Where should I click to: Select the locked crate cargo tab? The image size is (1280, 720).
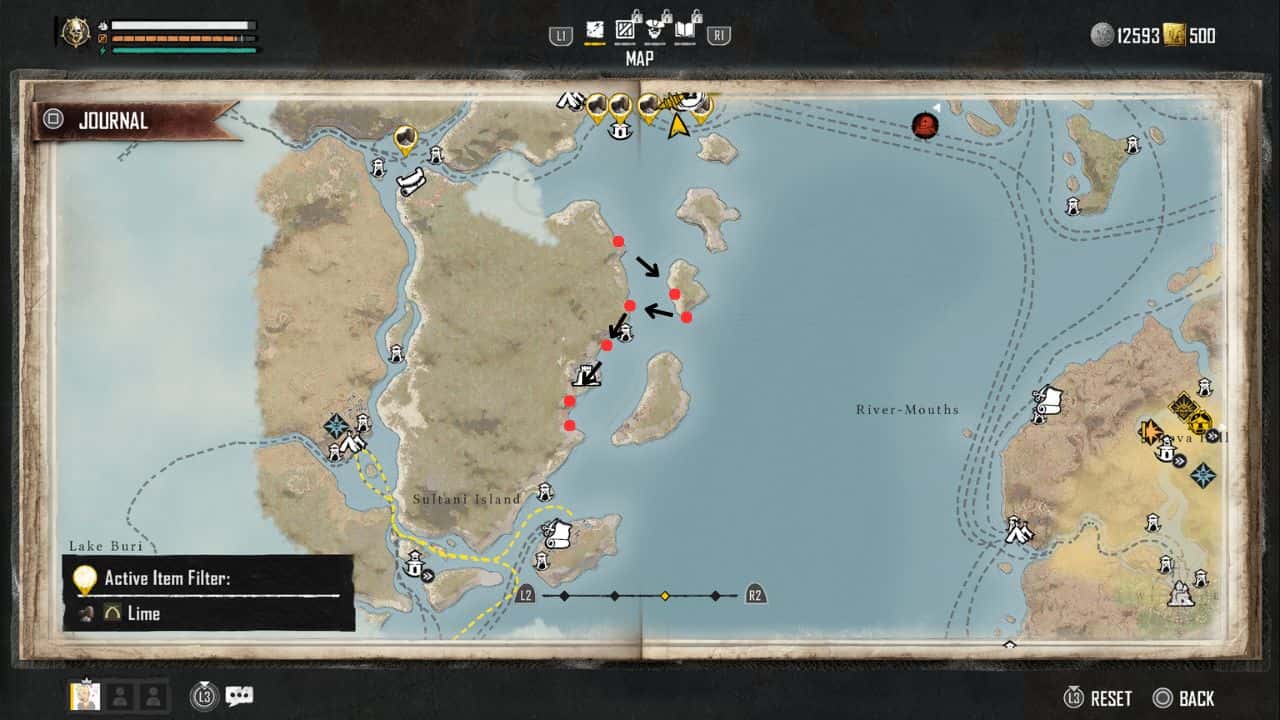(627, 29)
